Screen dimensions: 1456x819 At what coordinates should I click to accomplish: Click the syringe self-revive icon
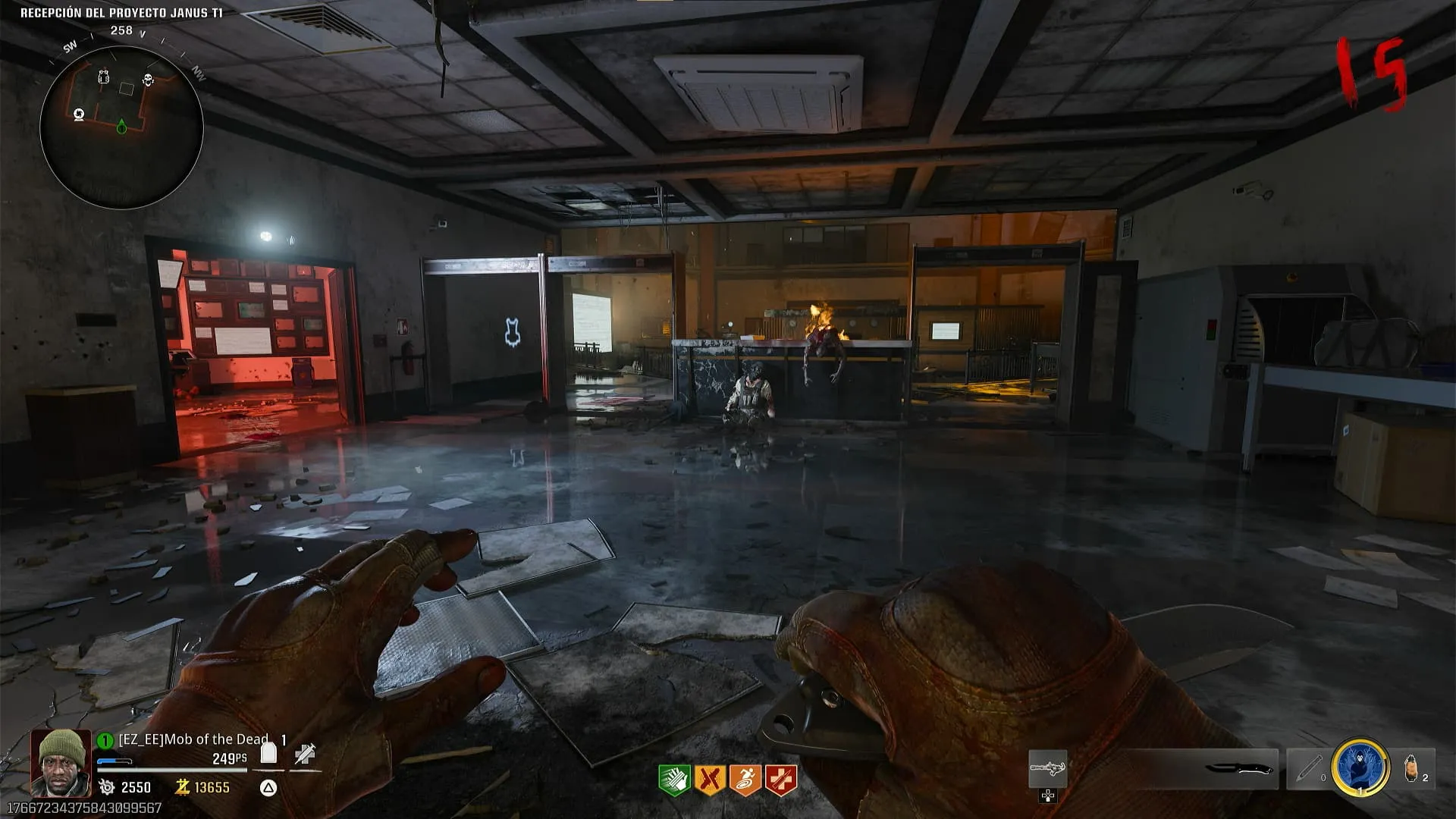[305, 754]
